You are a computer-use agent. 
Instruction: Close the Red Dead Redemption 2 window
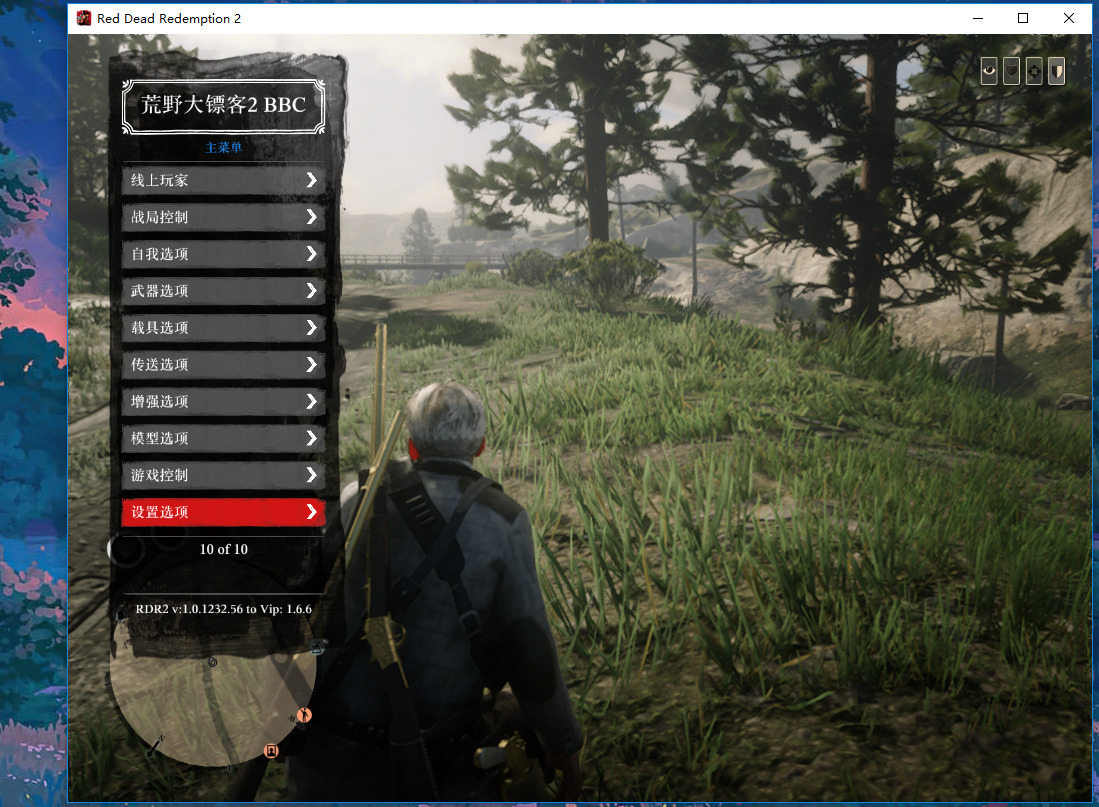click(x=1069, y=18)
